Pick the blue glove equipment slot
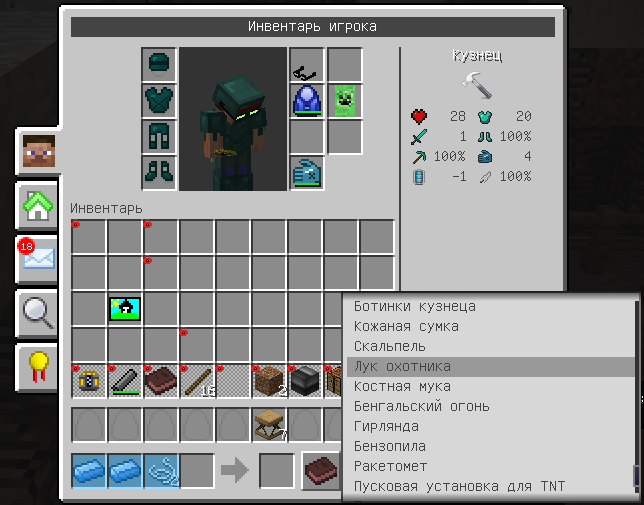644x505 pixels. [x=307, y=172]
